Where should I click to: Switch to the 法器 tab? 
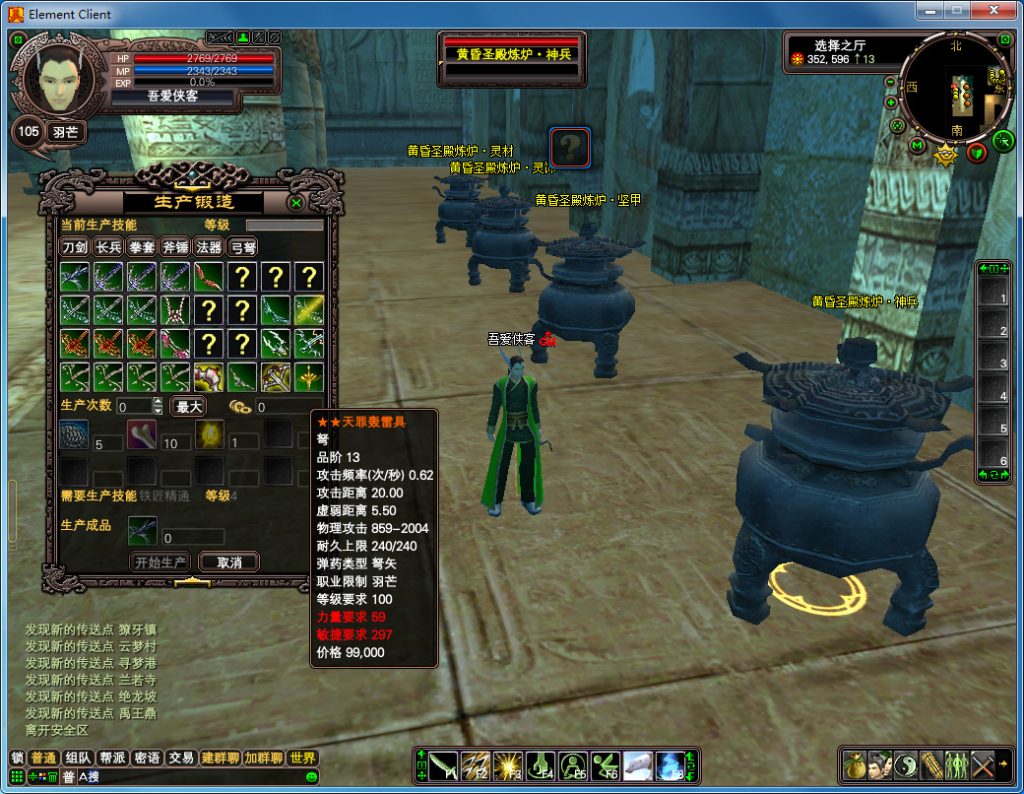209,247
